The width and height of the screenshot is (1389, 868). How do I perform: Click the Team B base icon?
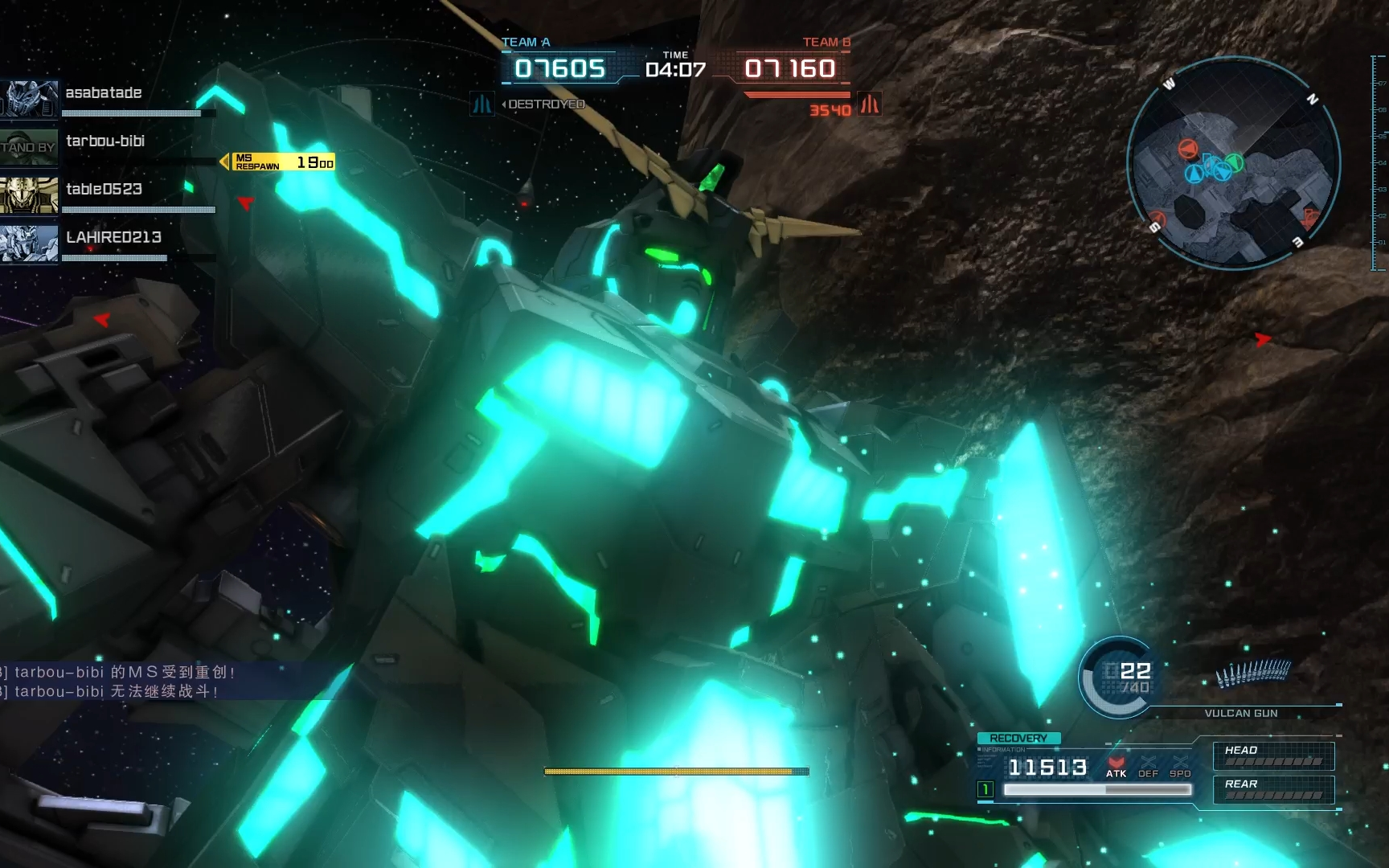[870, 104]
